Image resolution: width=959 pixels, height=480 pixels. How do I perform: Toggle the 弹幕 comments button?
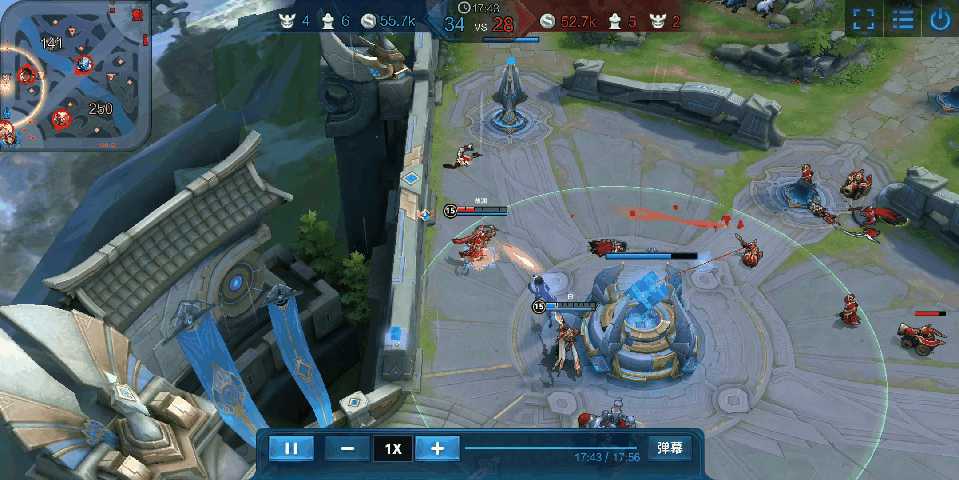[669, 448]
